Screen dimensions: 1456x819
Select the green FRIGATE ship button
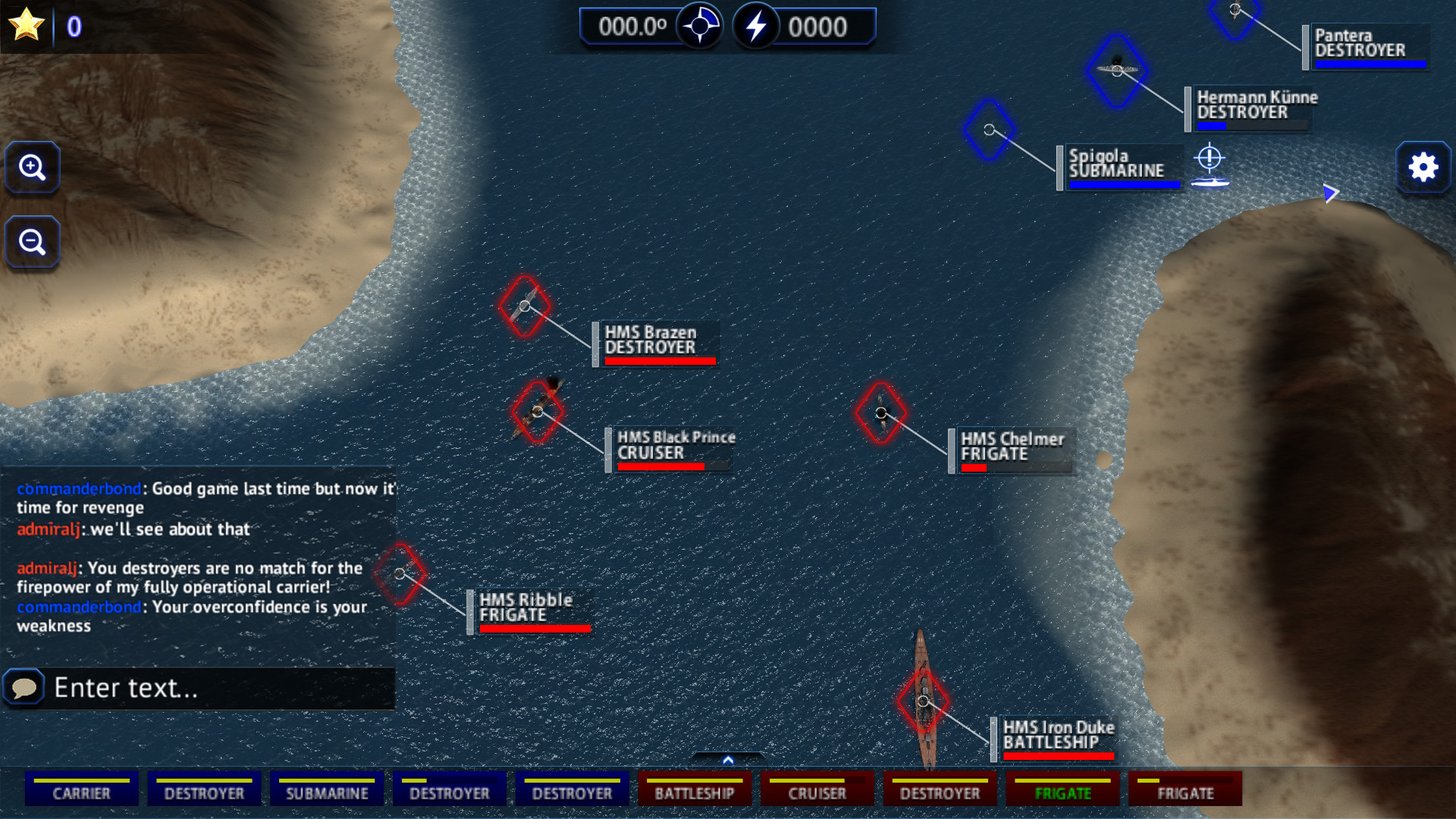coord(1063,791)
